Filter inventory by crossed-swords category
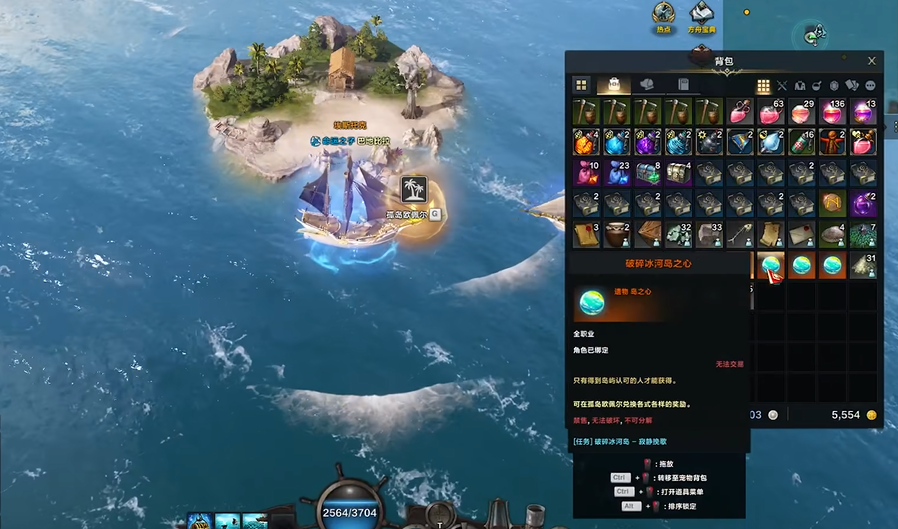The image size is (898, 529). click(782, 86)
